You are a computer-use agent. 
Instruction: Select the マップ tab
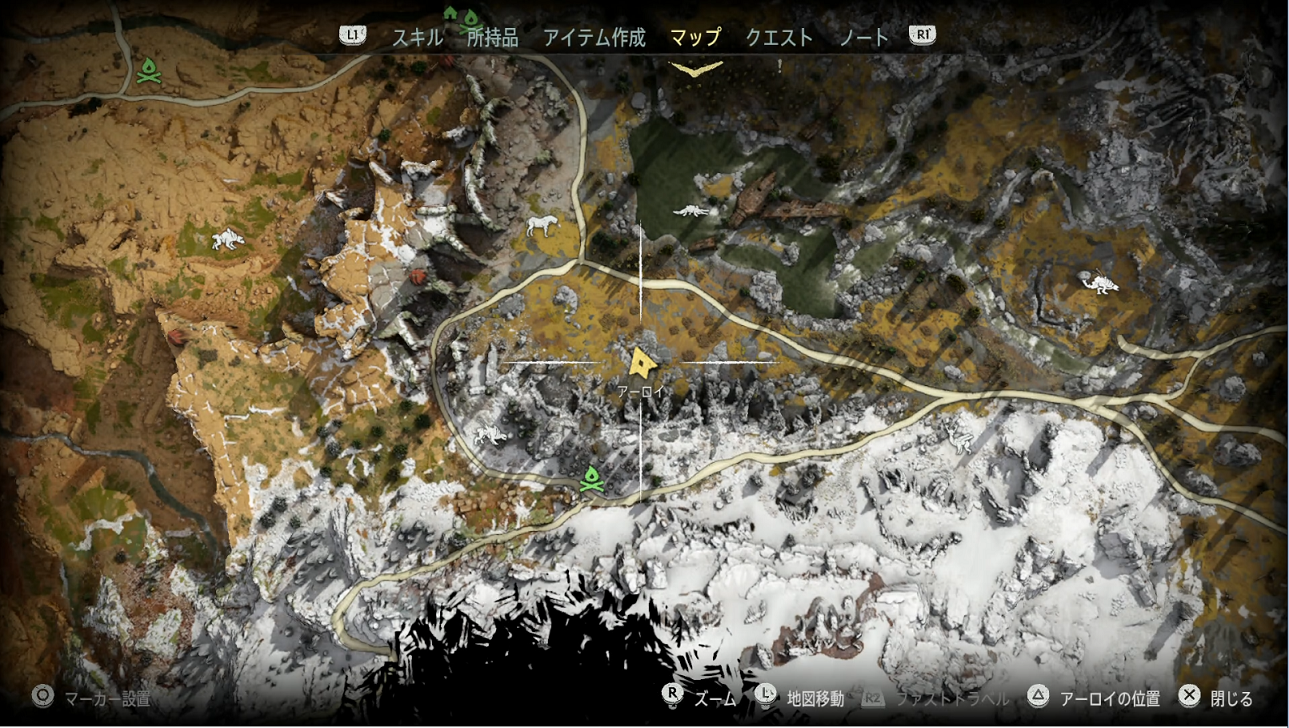pyautogui.click(x=695, y=38)
